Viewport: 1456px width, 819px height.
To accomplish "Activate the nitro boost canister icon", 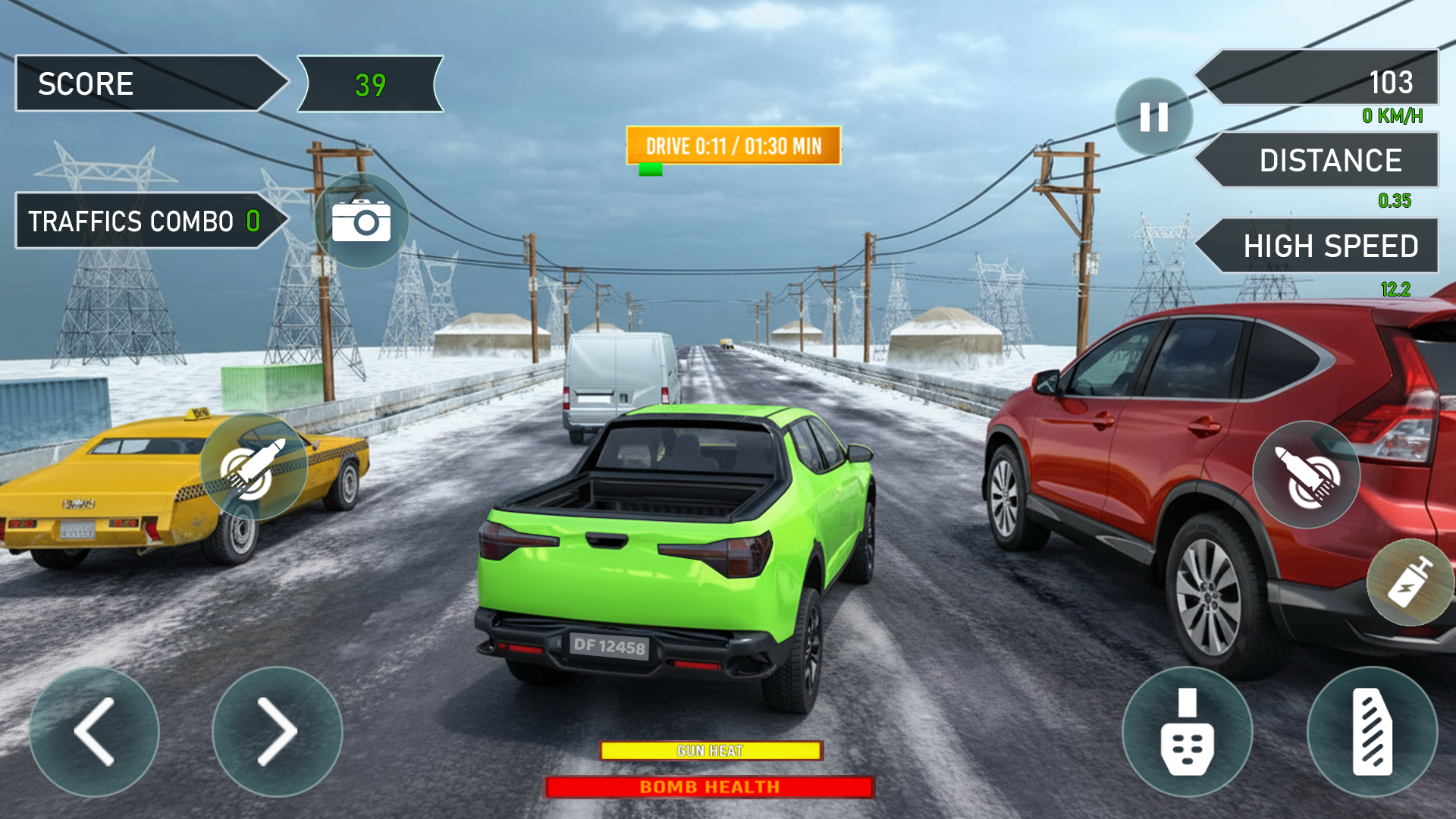I will tap(1410, 582).
